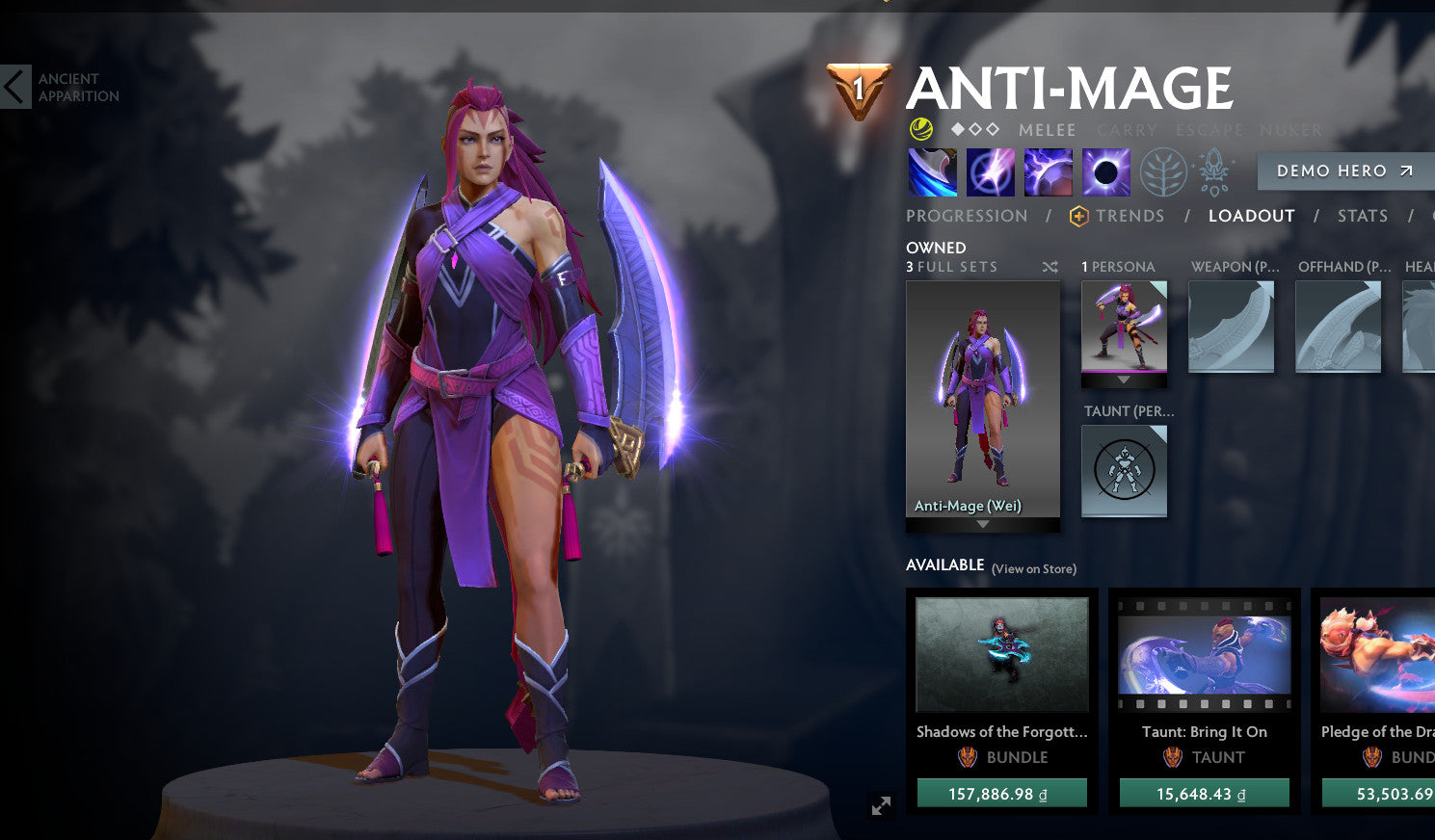Click the Weapon (Persona) slot

(1231, 326)
